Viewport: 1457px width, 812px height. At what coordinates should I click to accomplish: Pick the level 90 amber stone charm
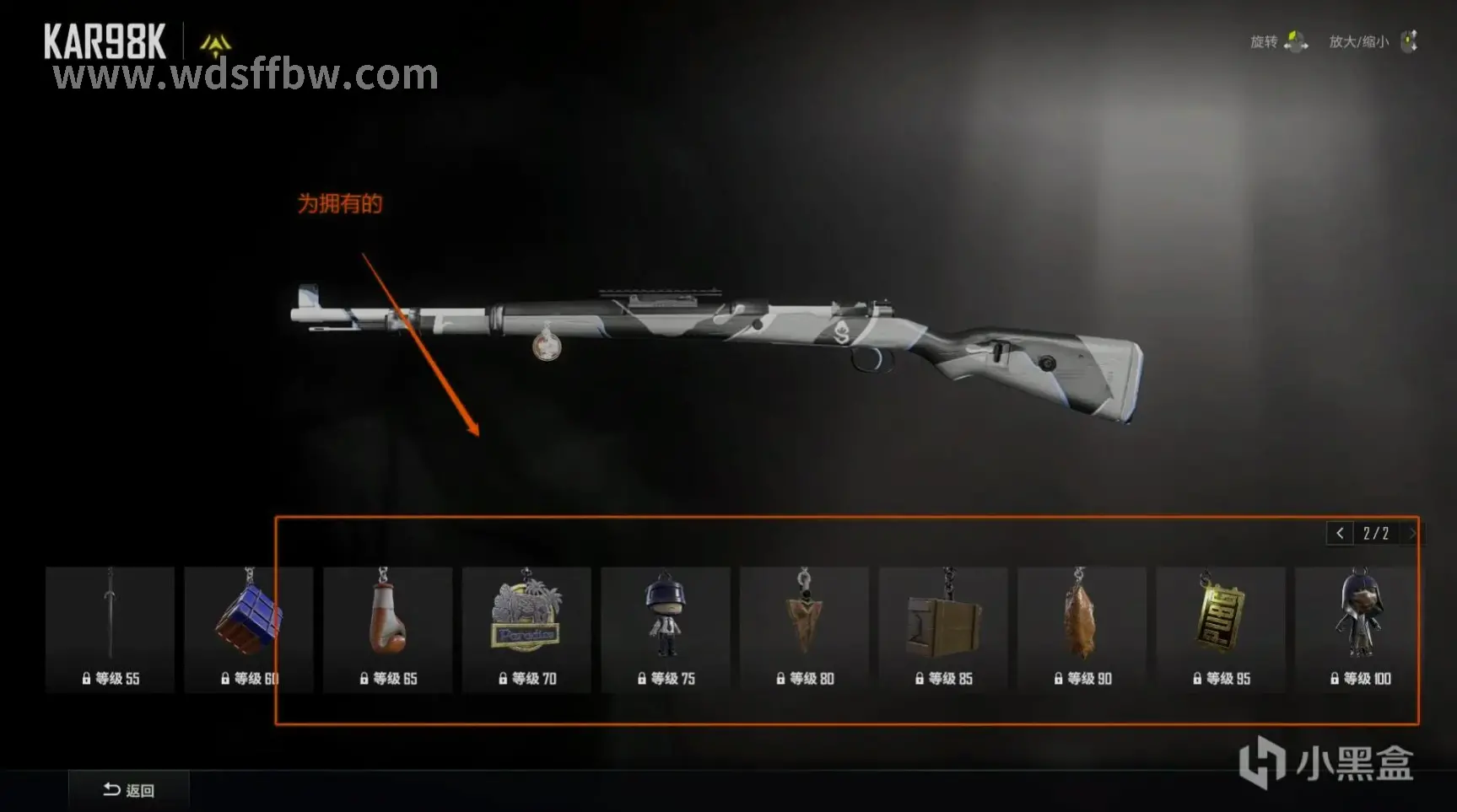tap(1082, 629)
